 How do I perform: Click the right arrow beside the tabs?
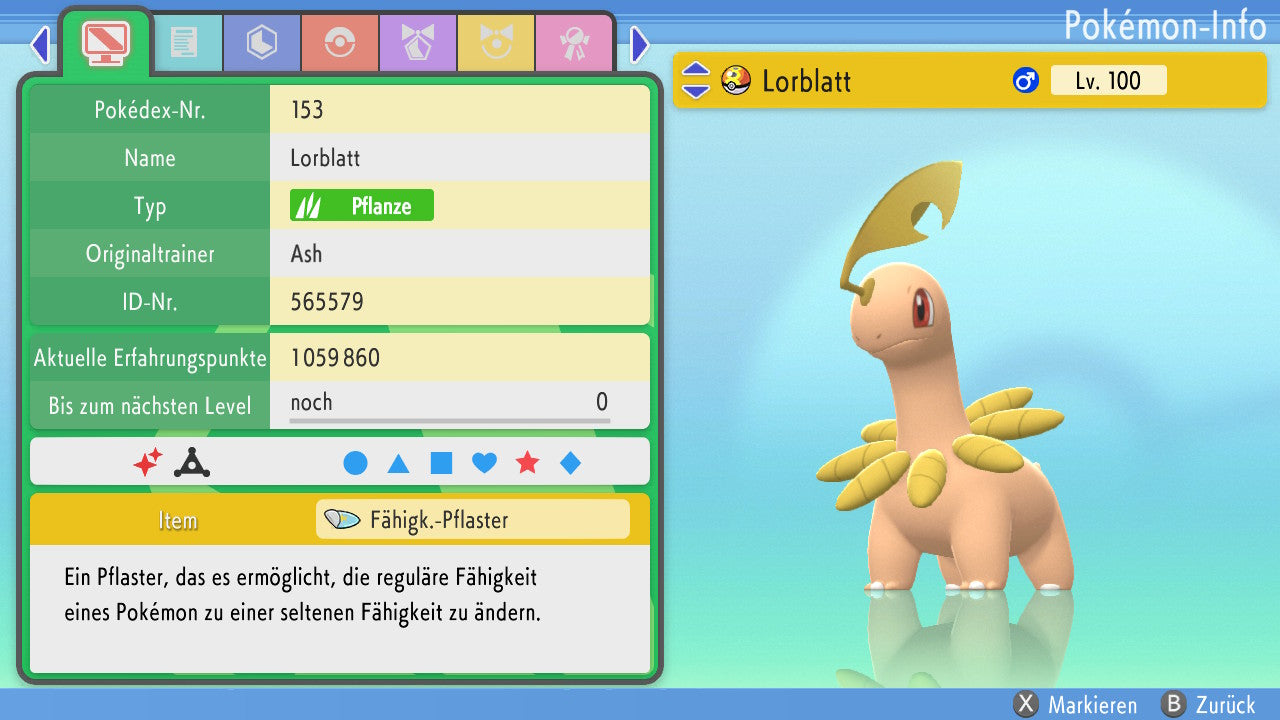pos(640,44)
